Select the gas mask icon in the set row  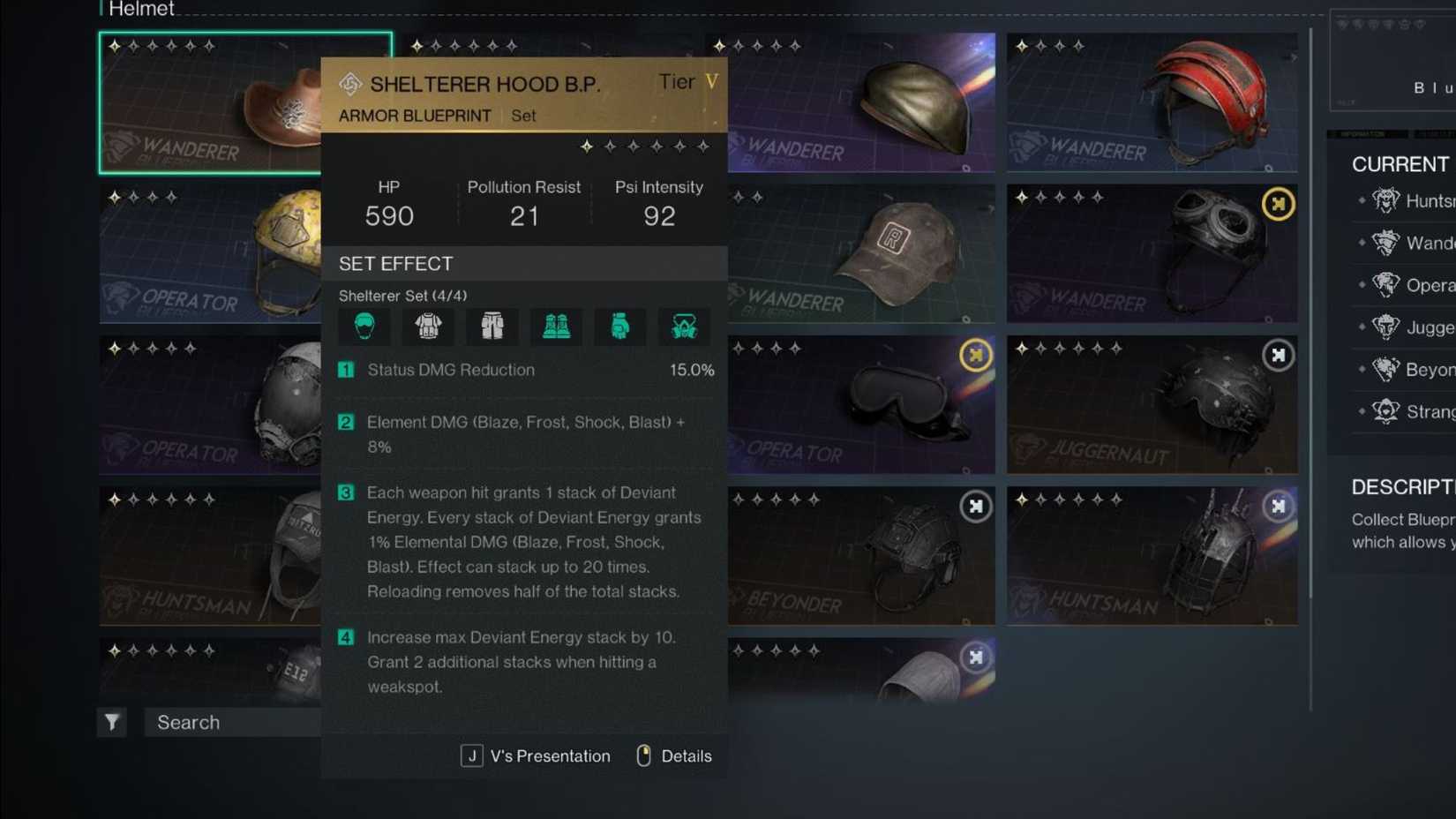[685, 327]
